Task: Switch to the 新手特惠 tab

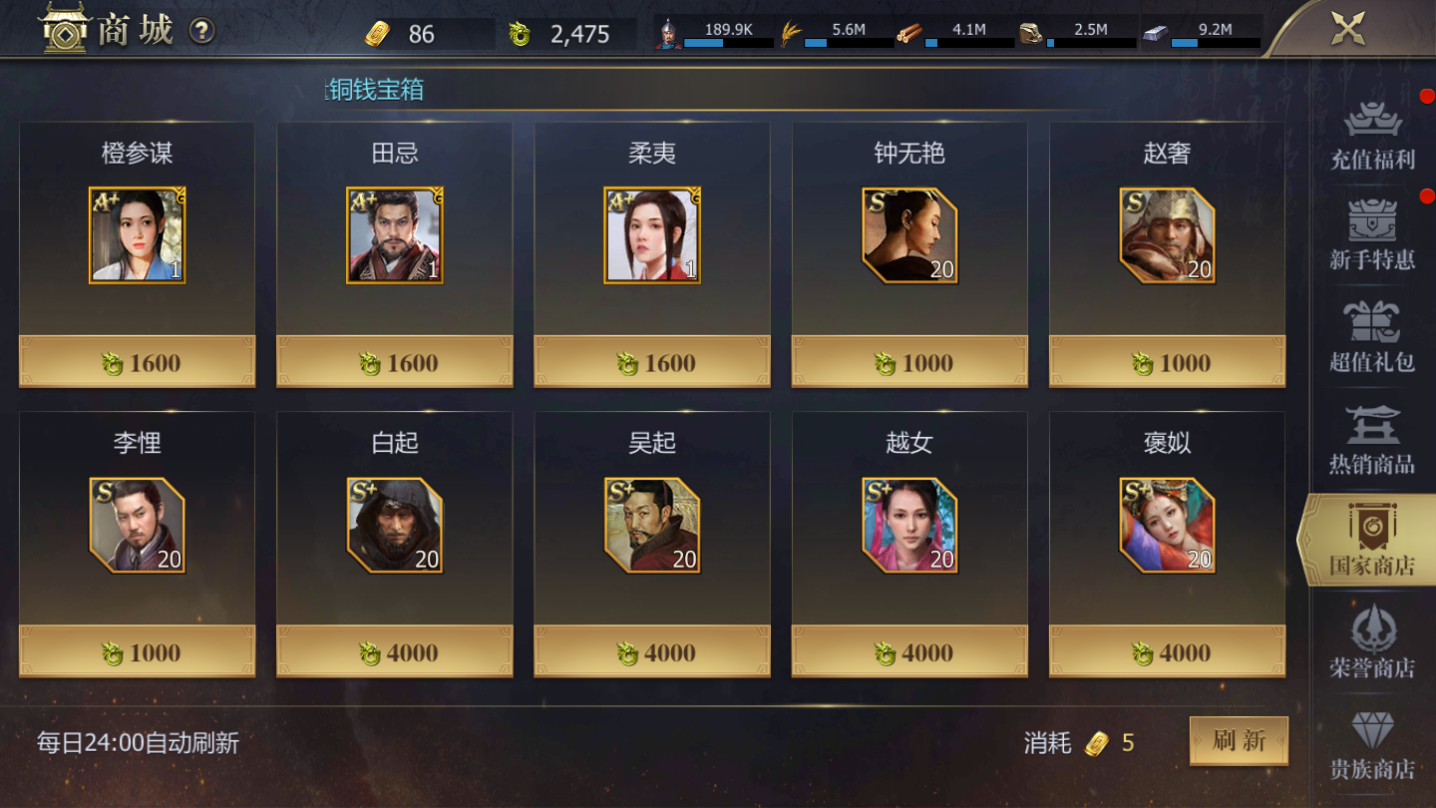Action: tap(1372, 236)
